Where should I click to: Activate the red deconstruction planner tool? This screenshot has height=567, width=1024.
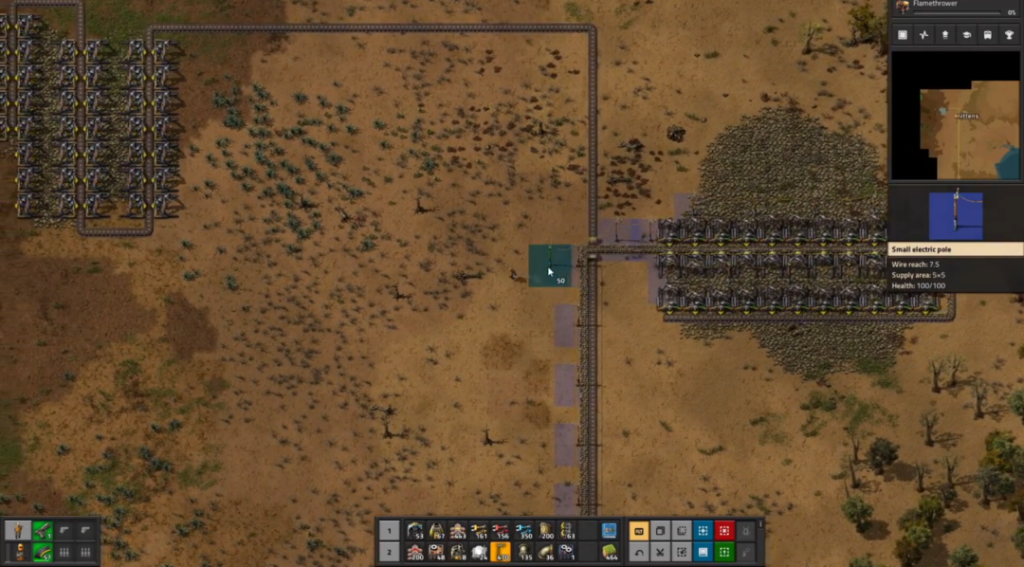tap(724, 530)
